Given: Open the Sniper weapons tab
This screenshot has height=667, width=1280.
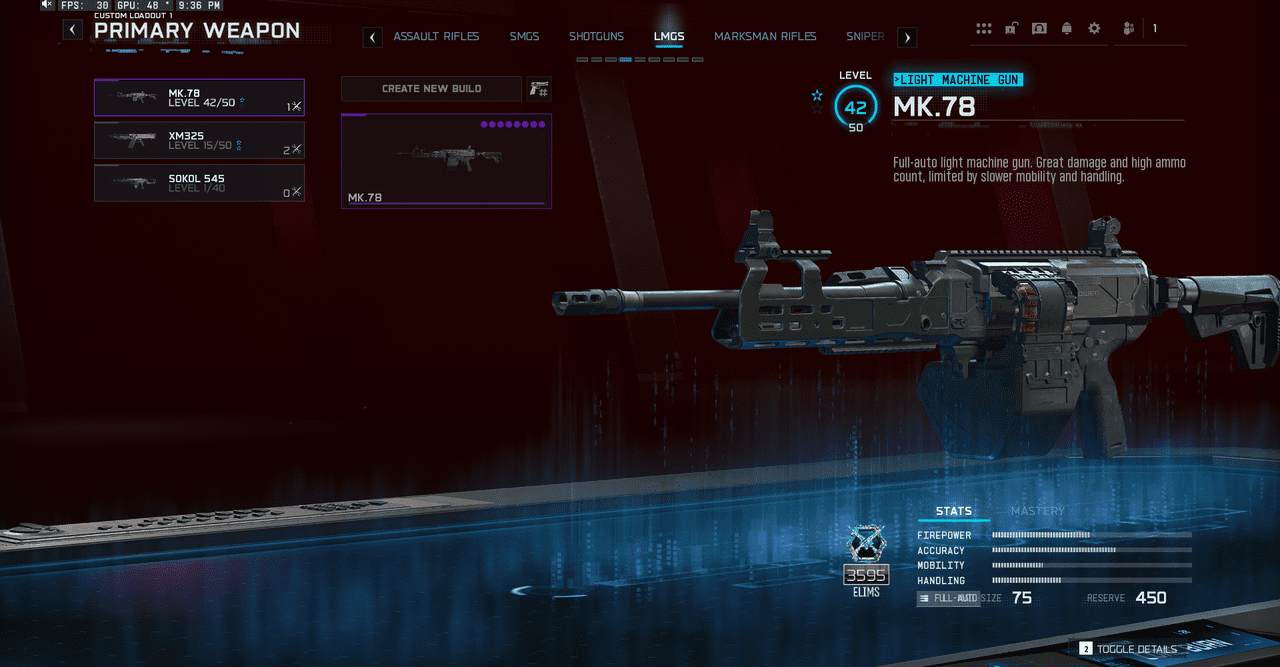Looking at the screenshot, I should coord(865,37).
